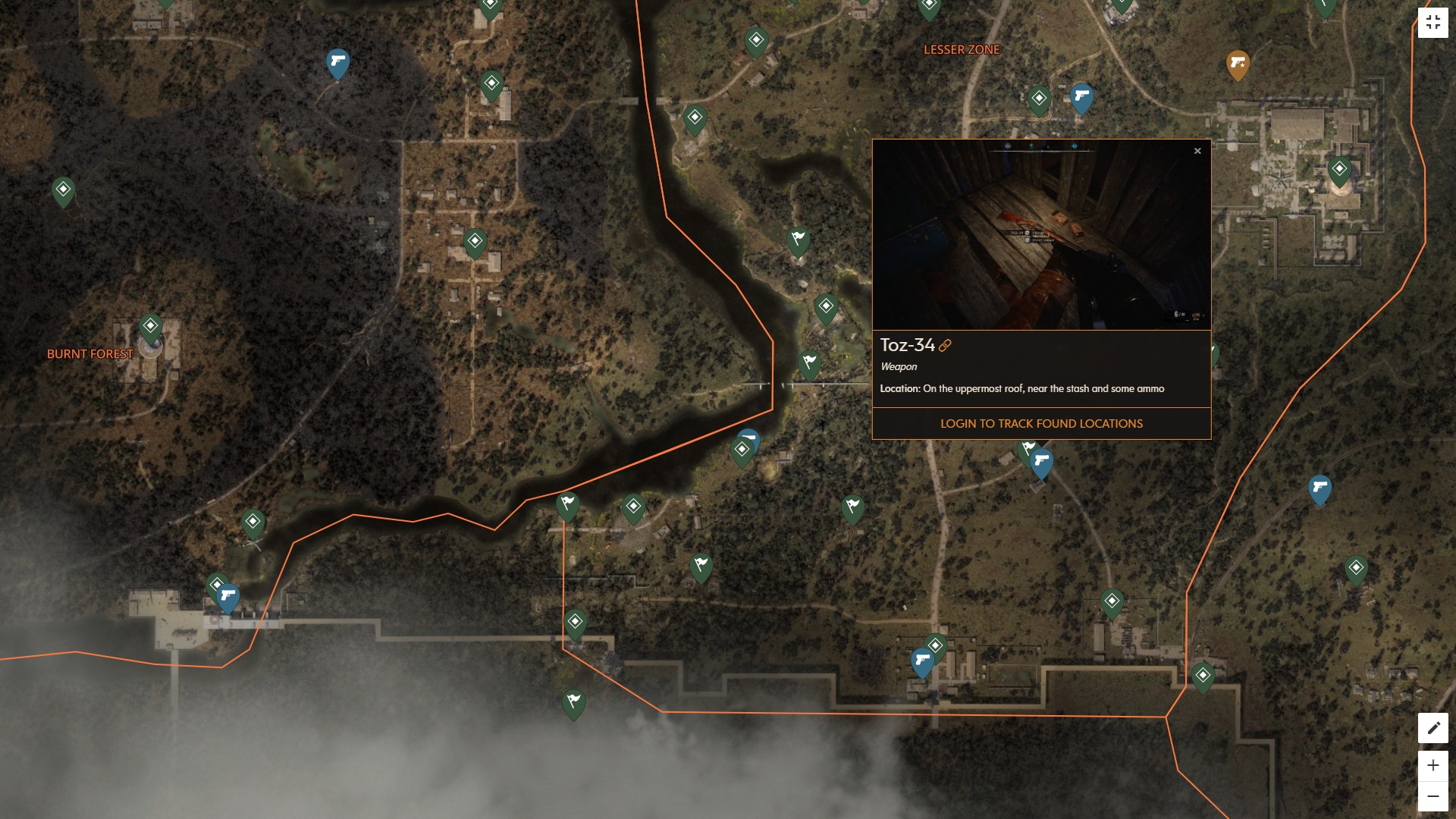Close the Toz-34 weapon popup
This screenshot has width=1456, height=819.
point(1198,151)
